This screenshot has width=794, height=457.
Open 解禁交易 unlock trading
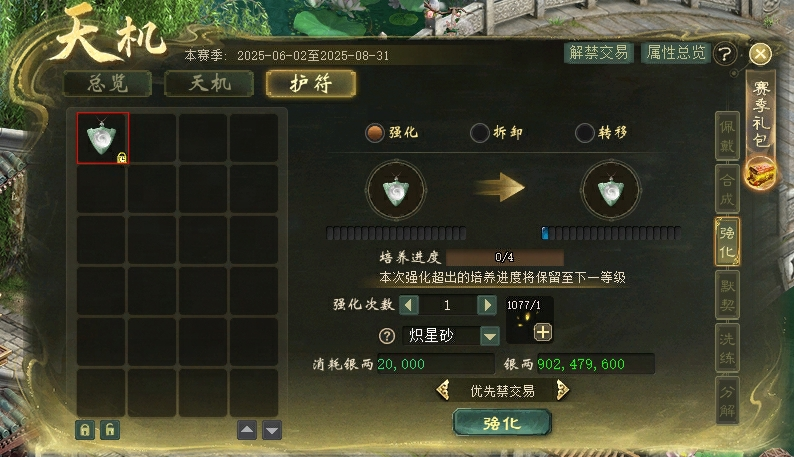point(598,53)
